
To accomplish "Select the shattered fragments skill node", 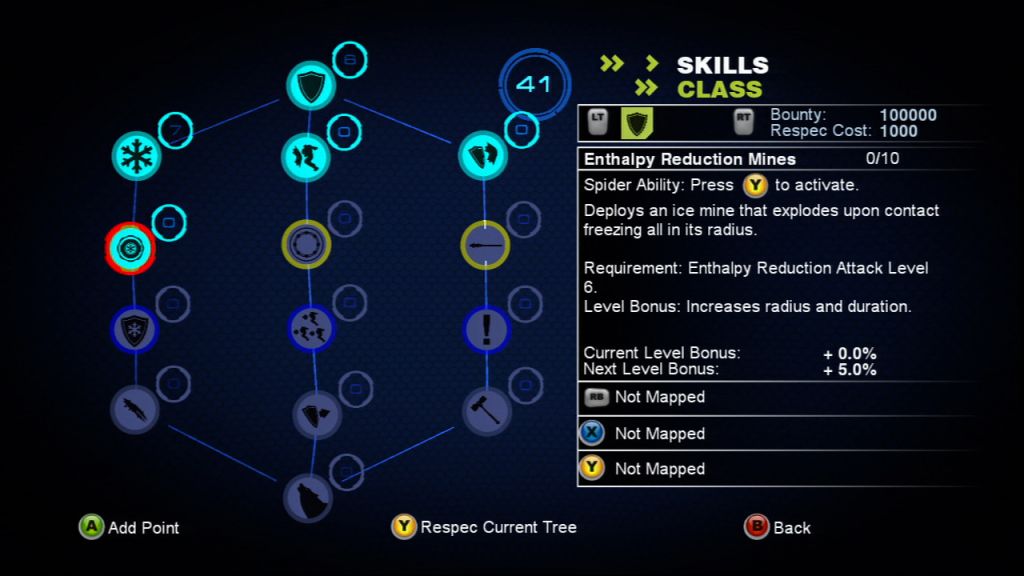I will 310,327.
